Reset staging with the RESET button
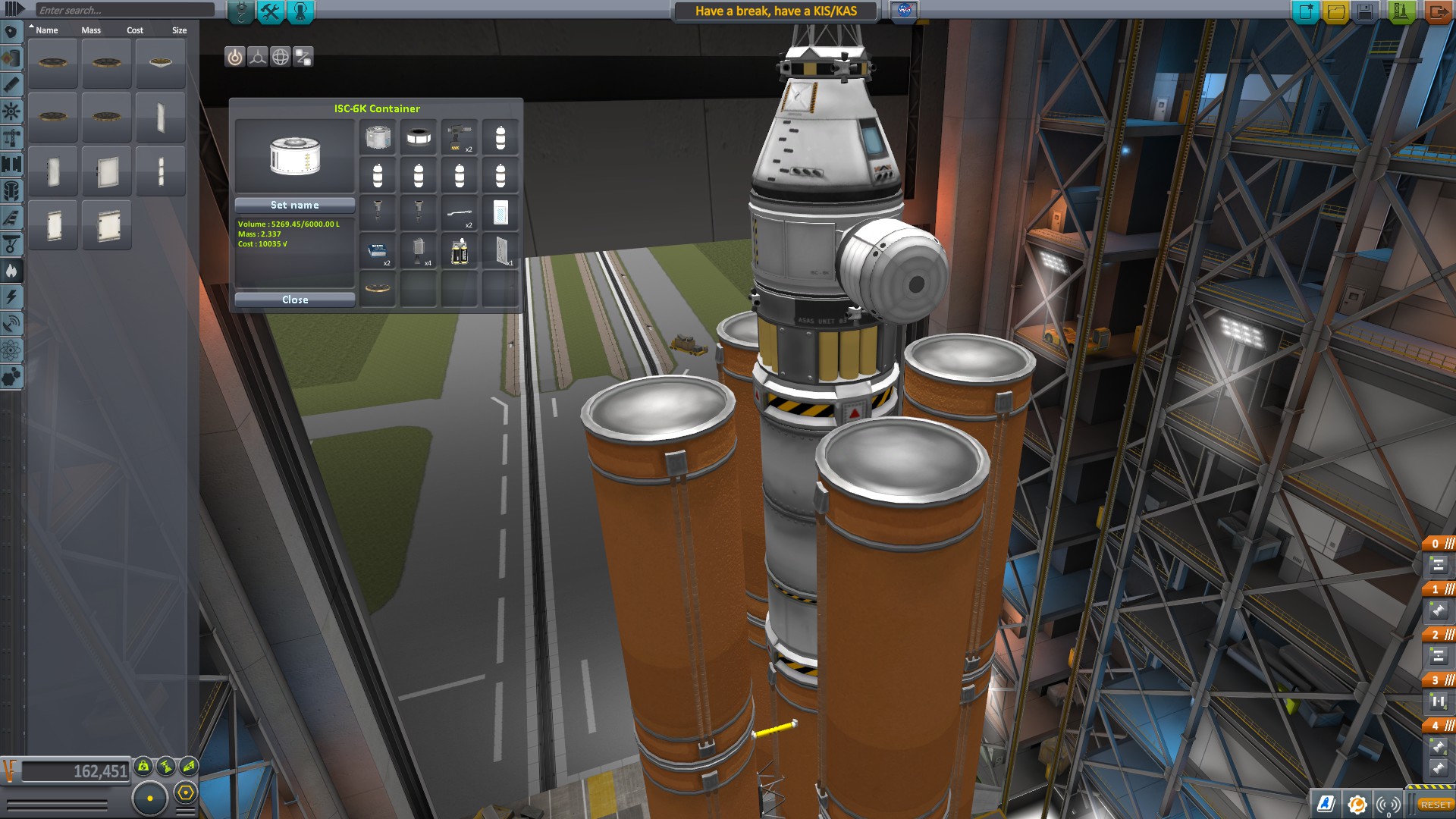This screenshot has height=819, width=1456. point(1436,805)
